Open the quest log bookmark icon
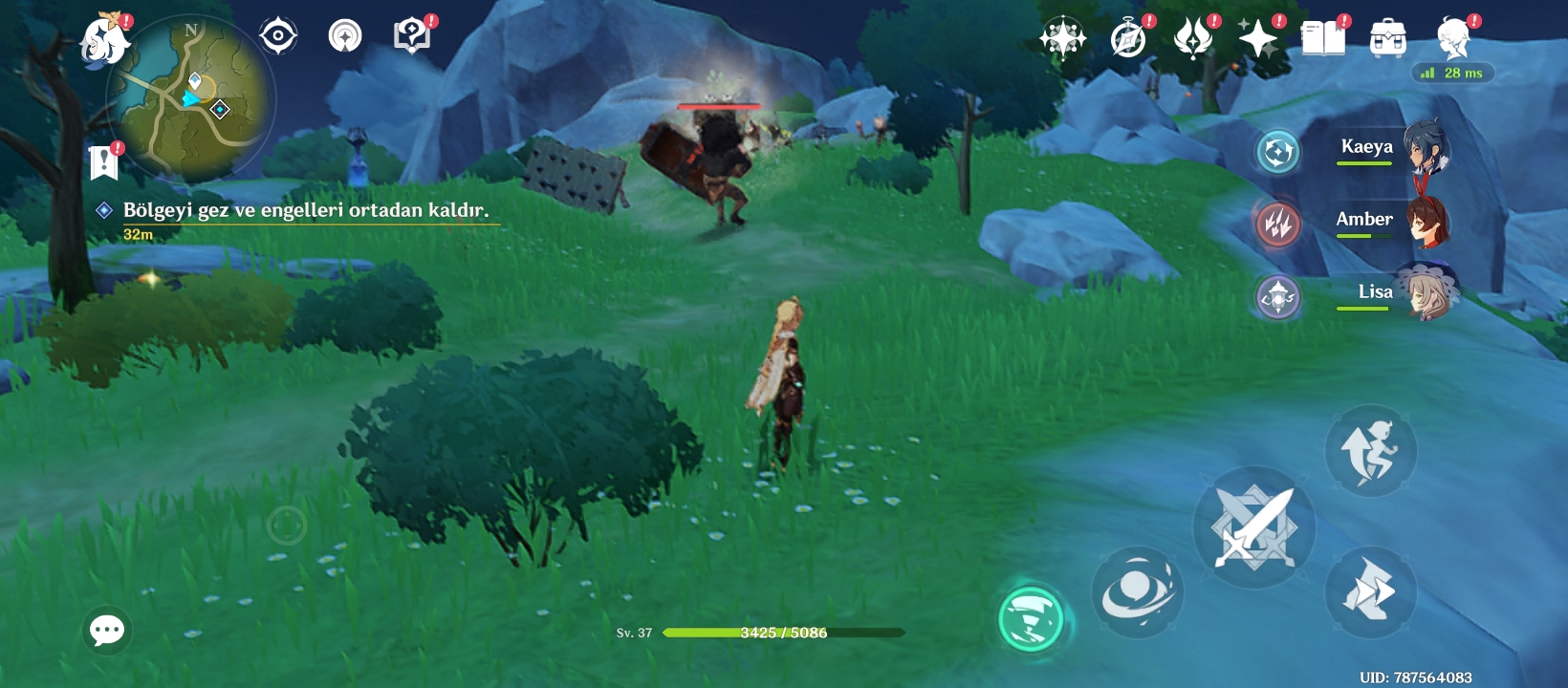 tap(103, 162)
